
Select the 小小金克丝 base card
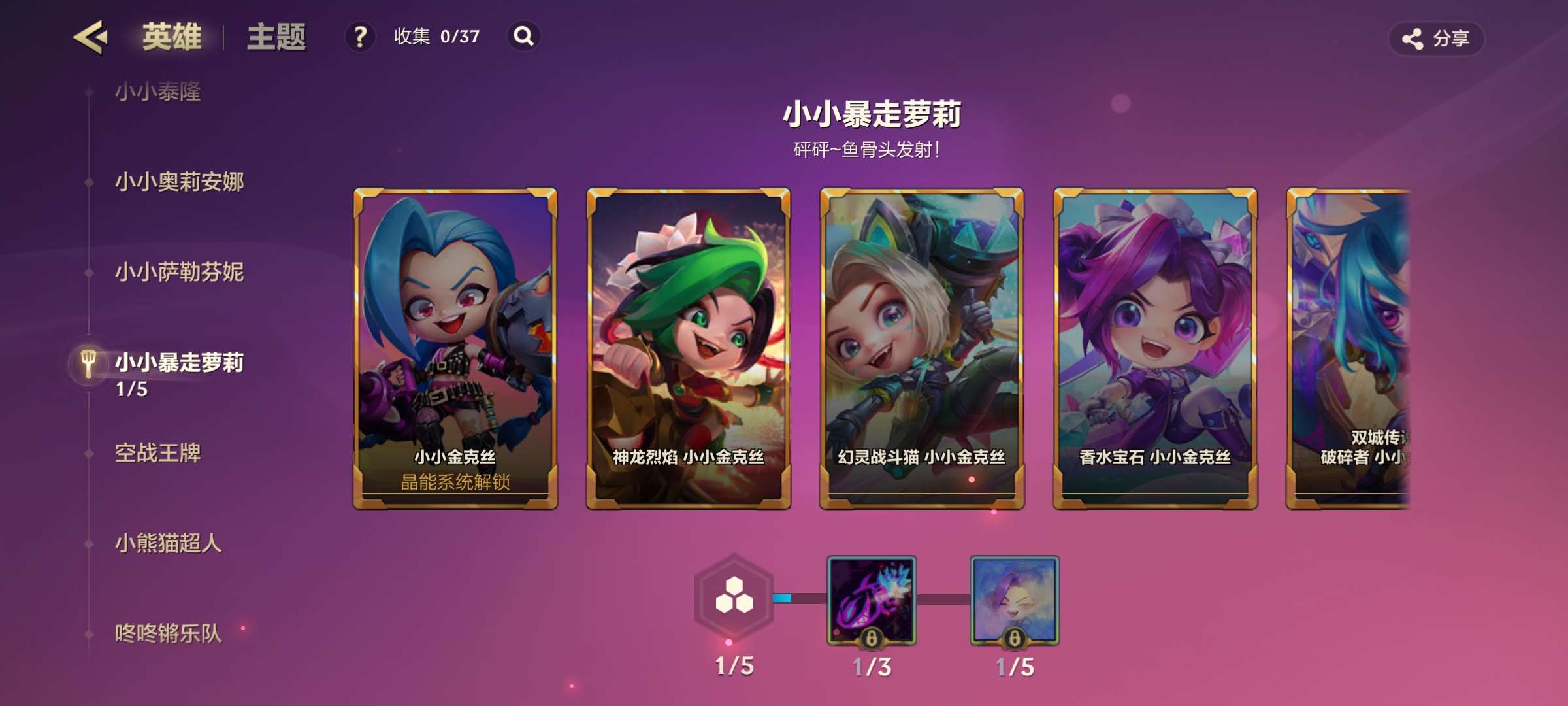pyautogui.click(x=455, y=348)
